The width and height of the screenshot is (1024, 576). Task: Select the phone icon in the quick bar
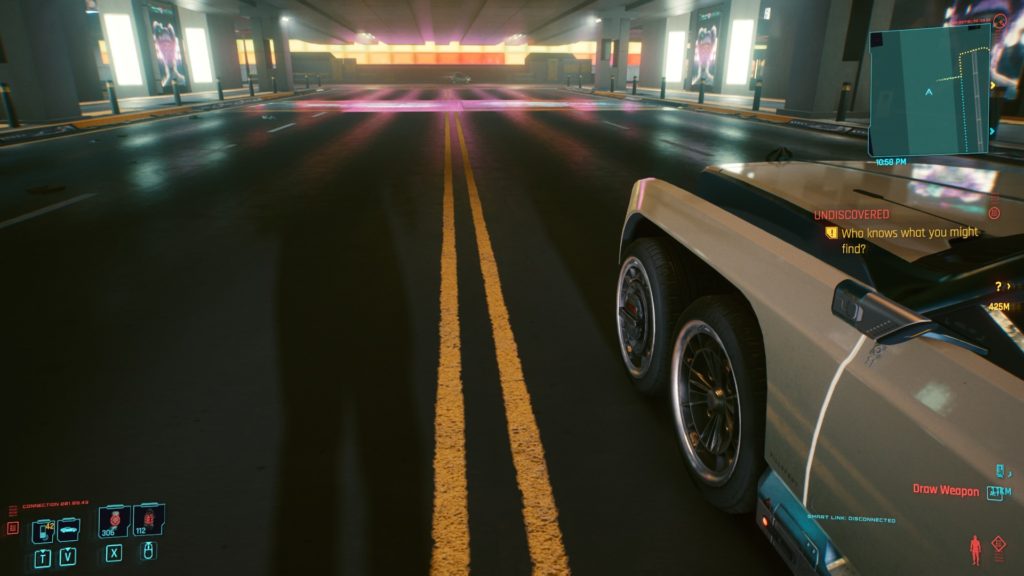click(x=42, y=530)
